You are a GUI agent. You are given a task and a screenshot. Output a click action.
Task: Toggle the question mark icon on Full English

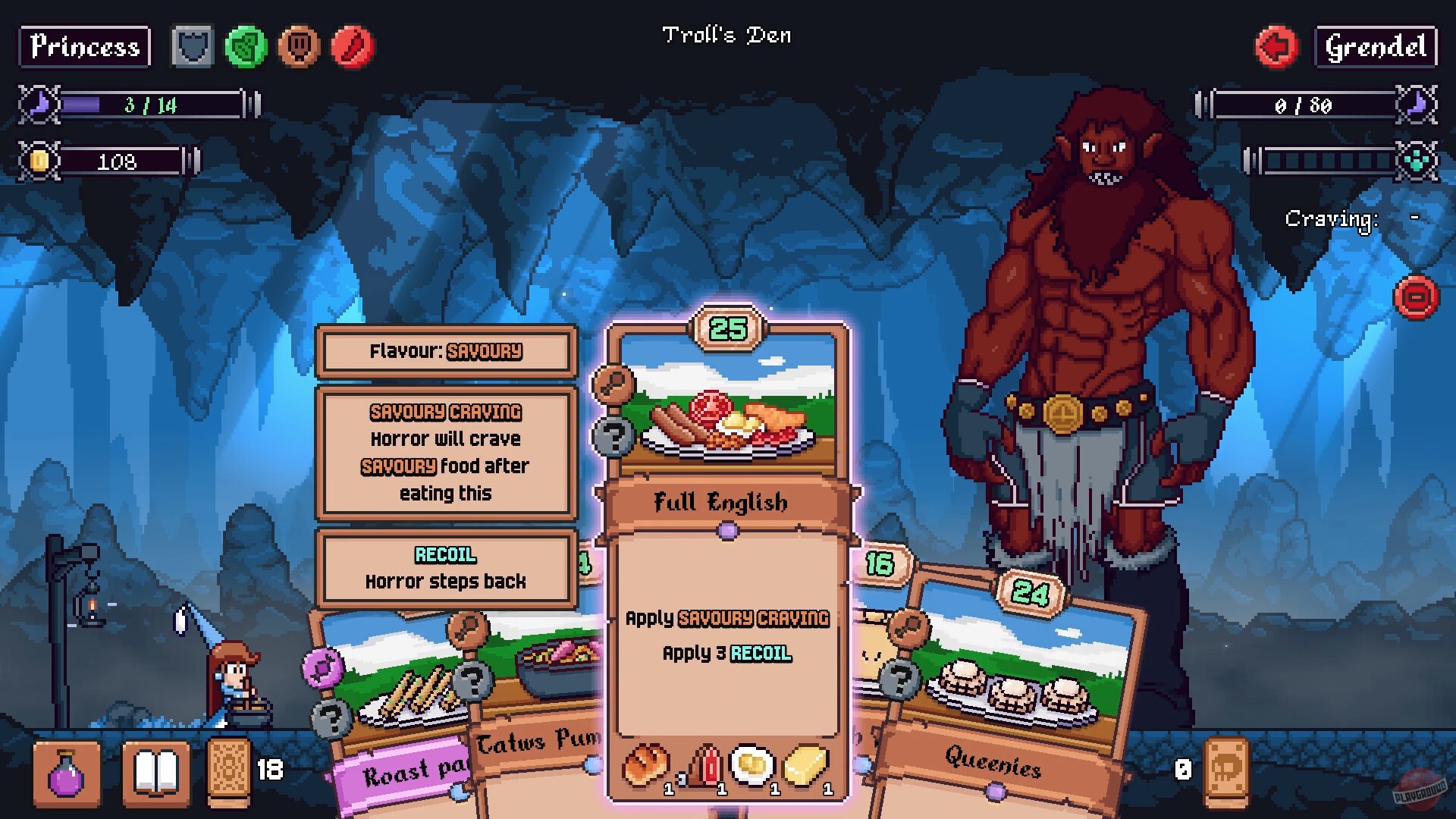tap(616, 437)
